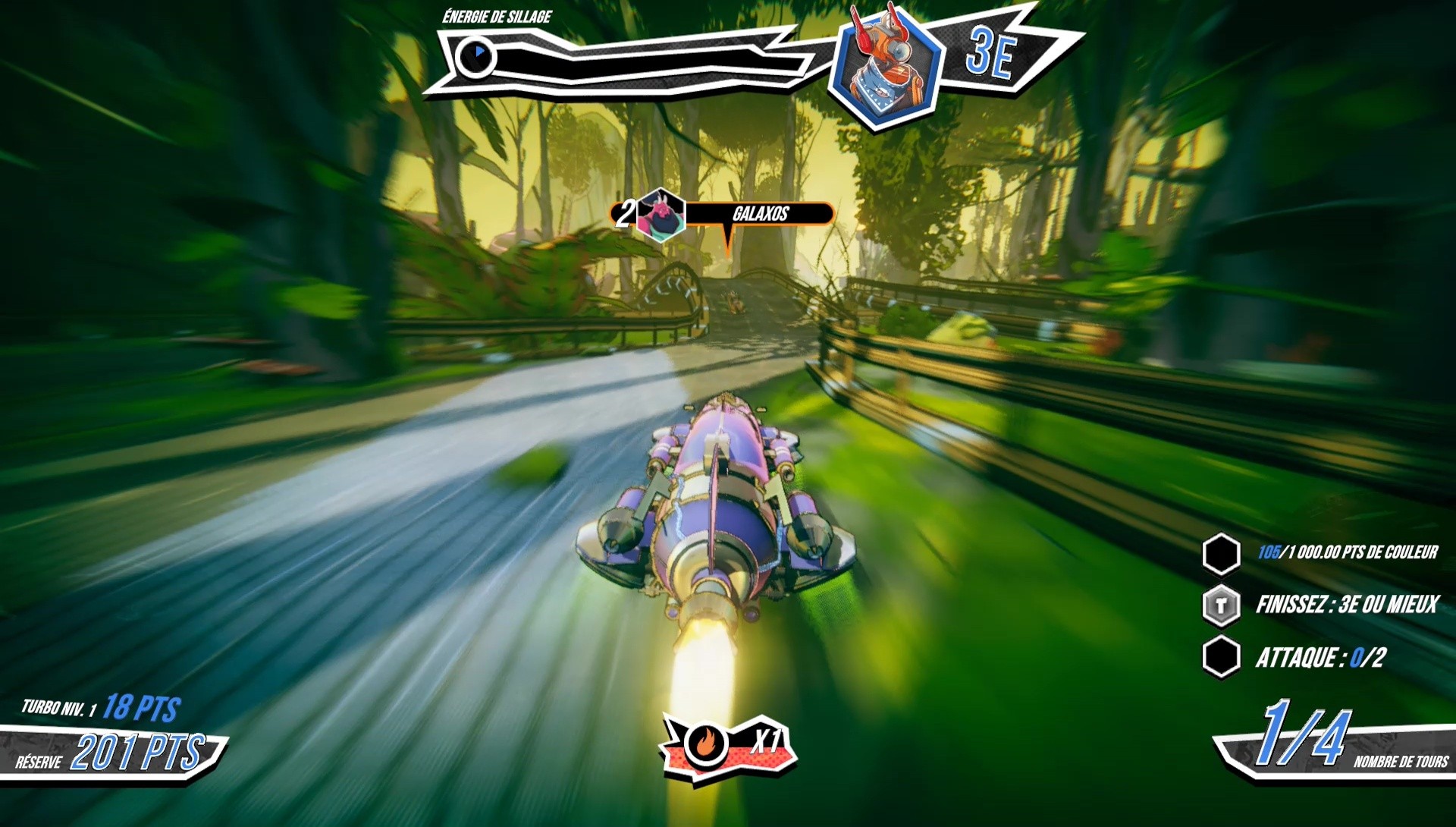Click the wake energy gauge circle icon

pos(475,57)
